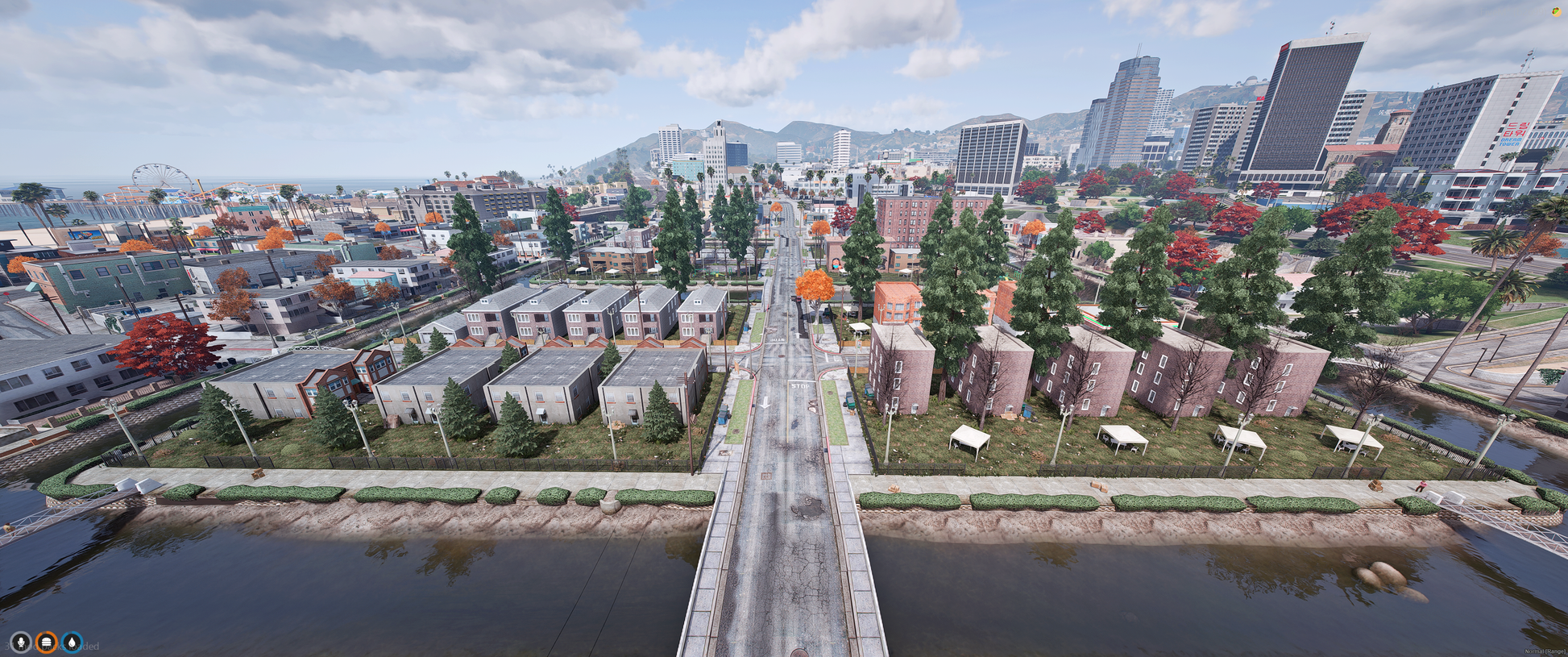Image resolution: width=1568 pixels, height=657 pixels.
Task: Click the FiveM taco icon
Action: point(1557,11)
